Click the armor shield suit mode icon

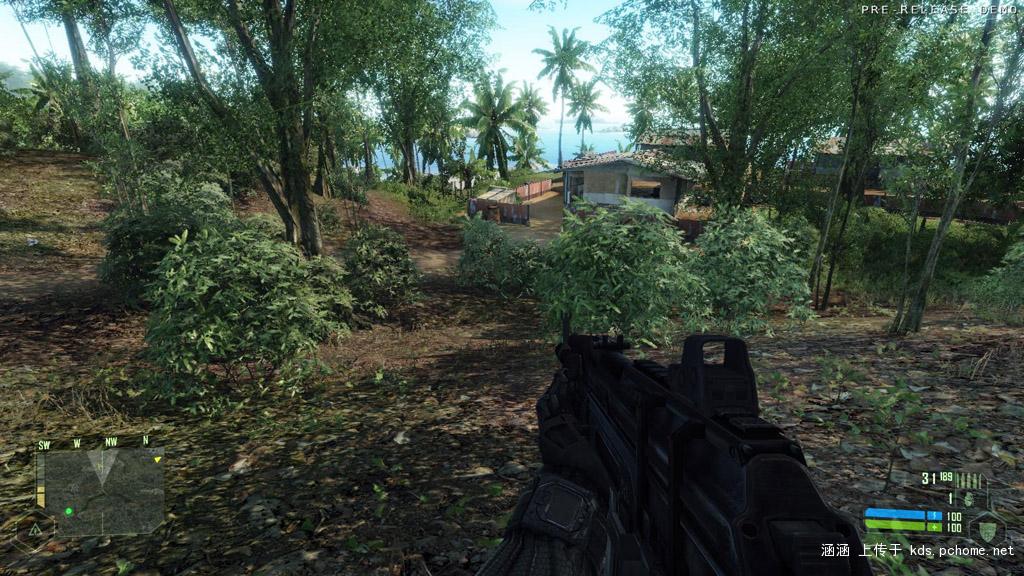tap(988, 526)
